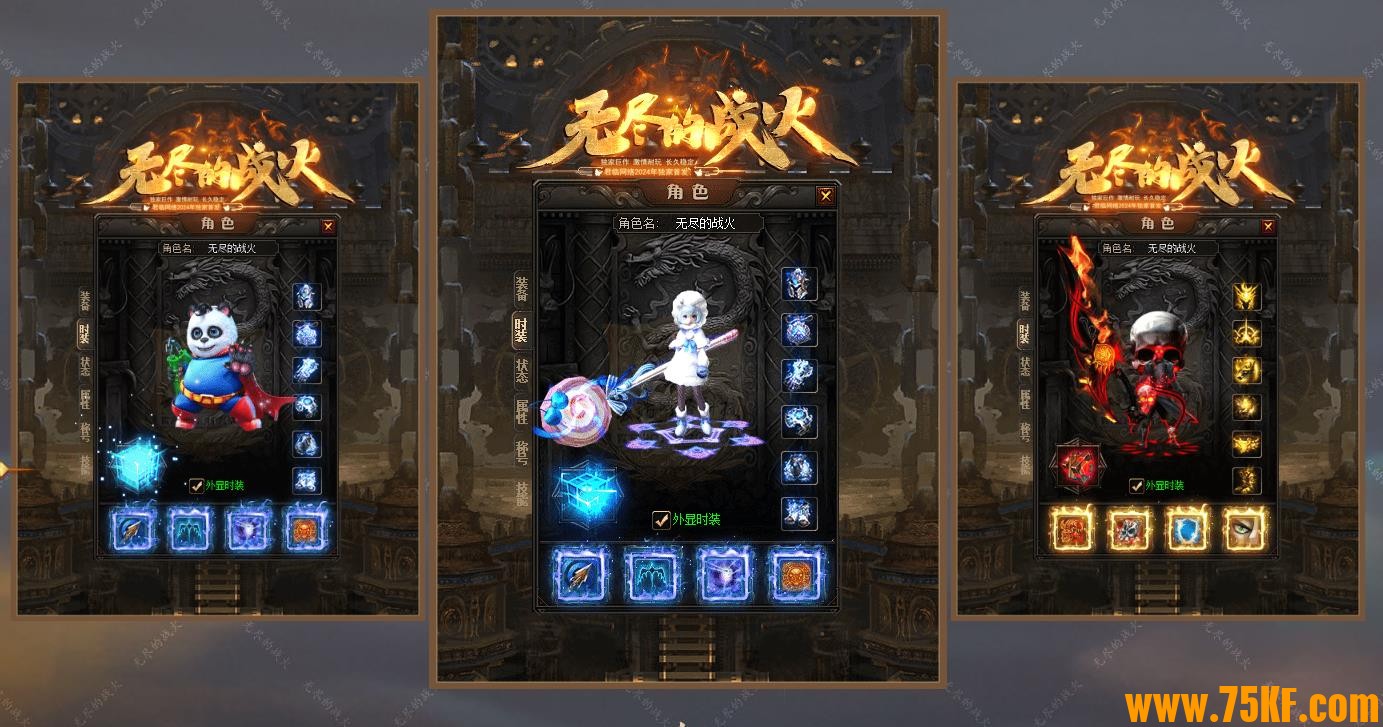Select the boots equipment slot in middle panel

[x=798, y=513]
